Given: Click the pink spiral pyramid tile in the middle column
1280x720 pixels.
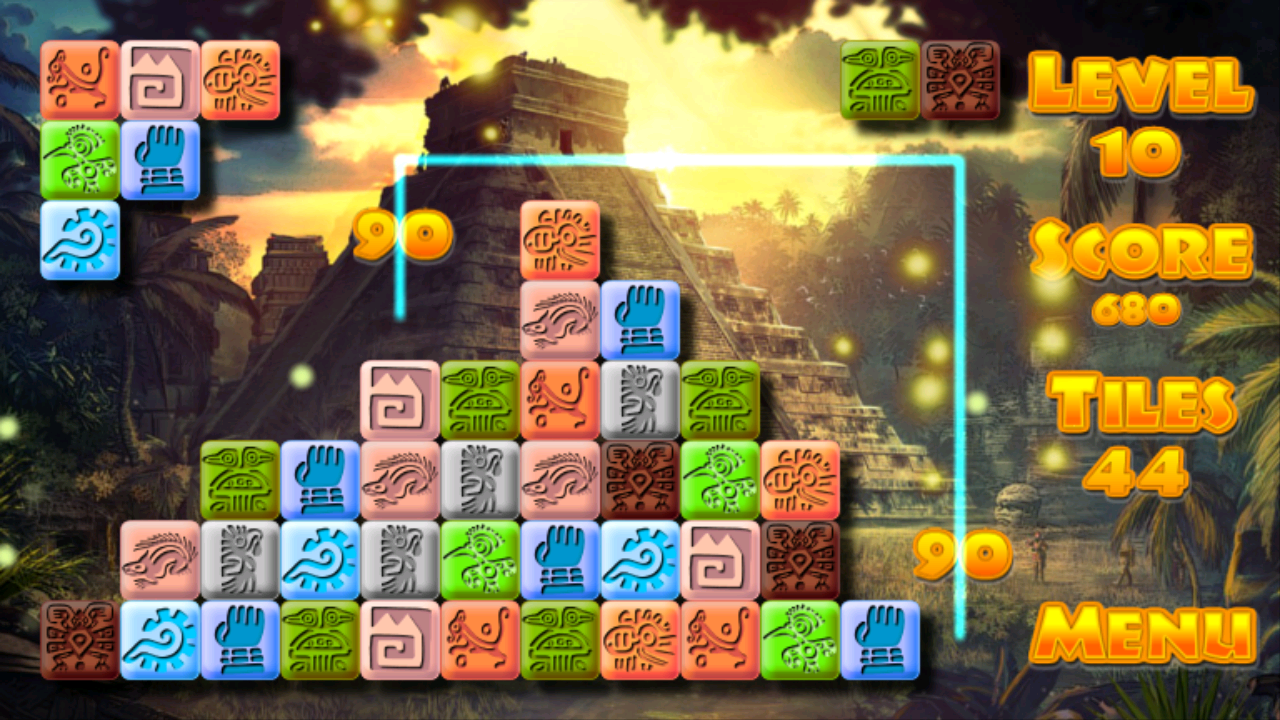Looking at the screenshot, I should coord(402,398).
